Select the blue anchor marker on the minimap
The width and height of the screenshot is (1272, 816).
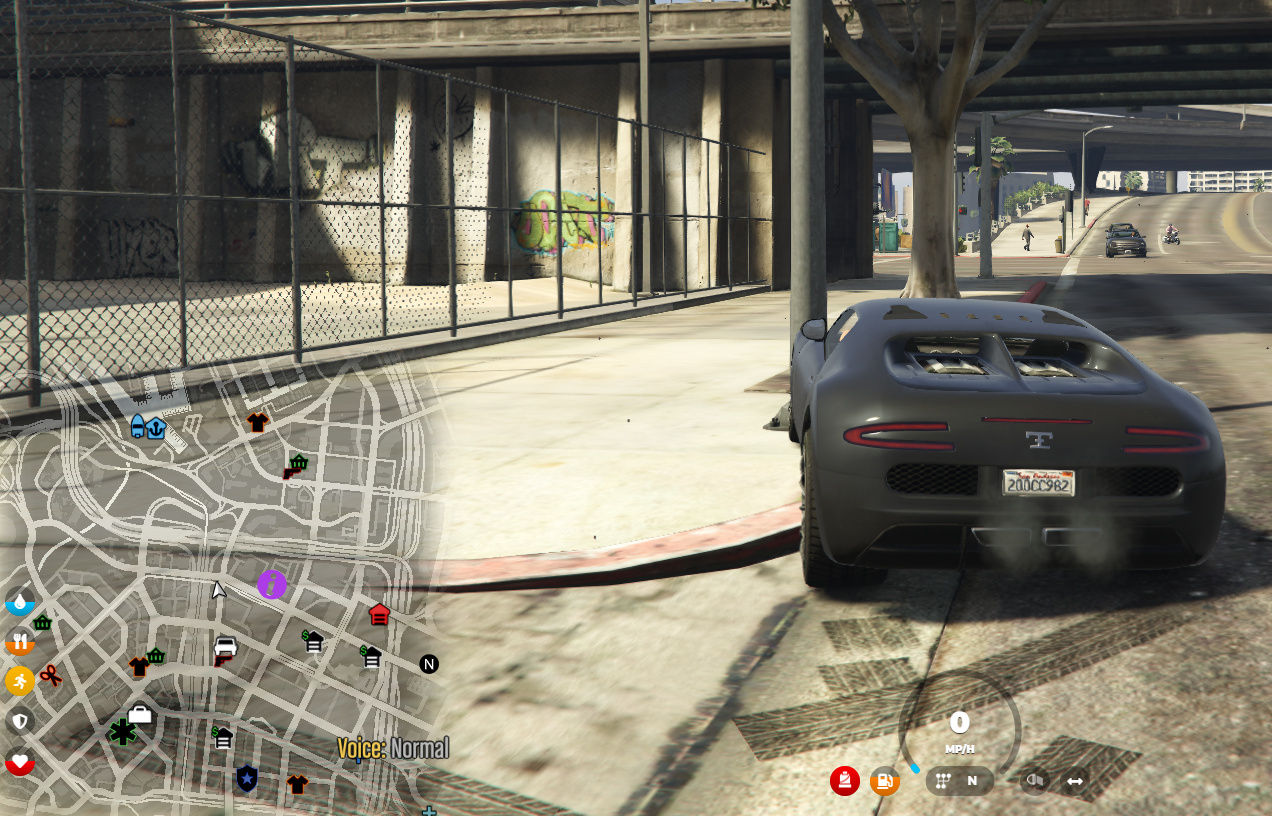(x=156, y=429)
